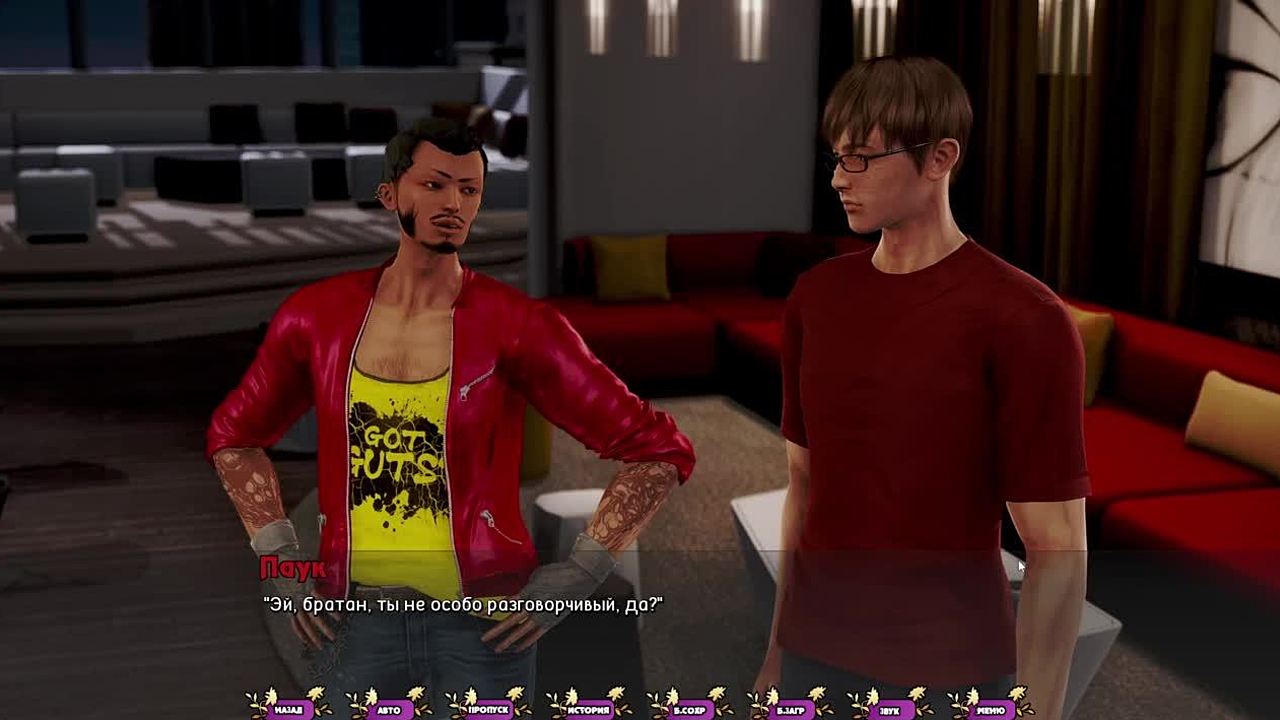Go back with the НАЗАД button
The width and height of the screenshot is (1280, 720).
point(288,709)
